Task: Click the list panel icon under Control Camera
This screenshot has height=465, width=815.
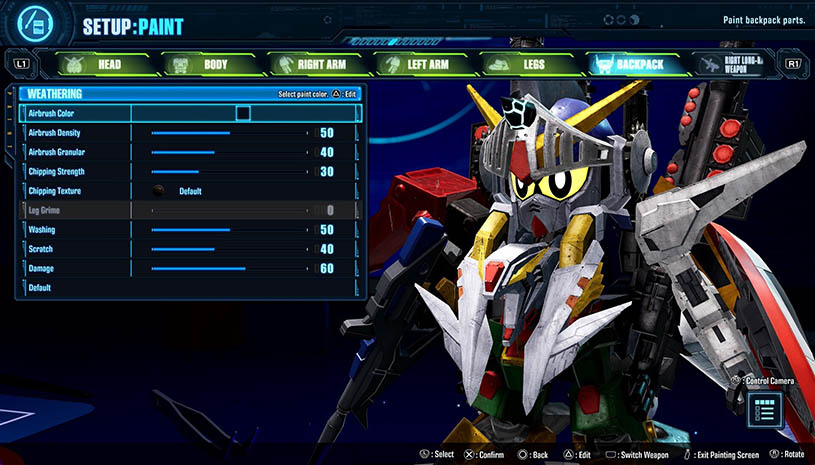Action: (x=765, y=408)
